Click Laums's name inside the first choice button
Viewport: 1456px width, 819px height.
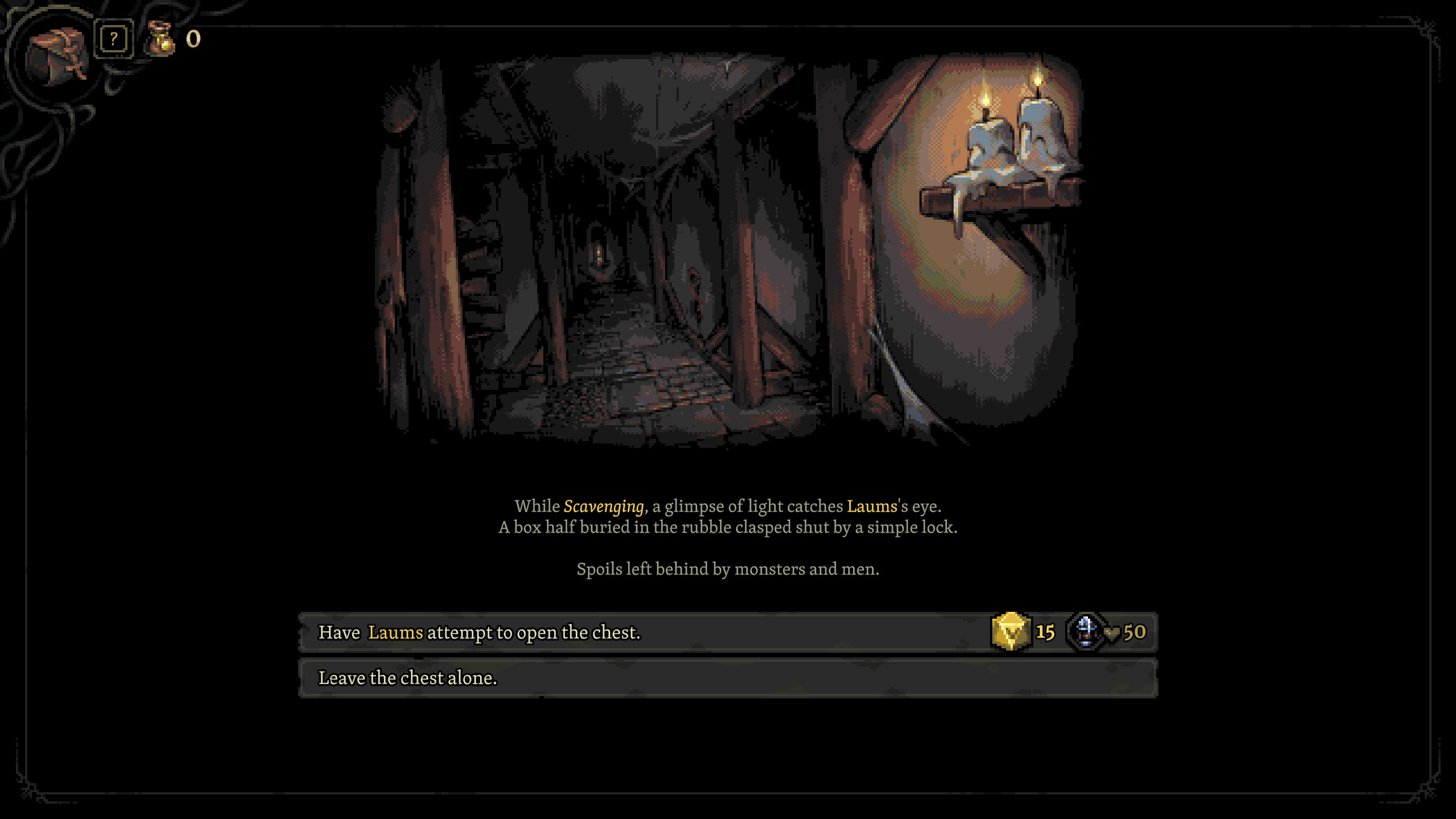[395, 632]
